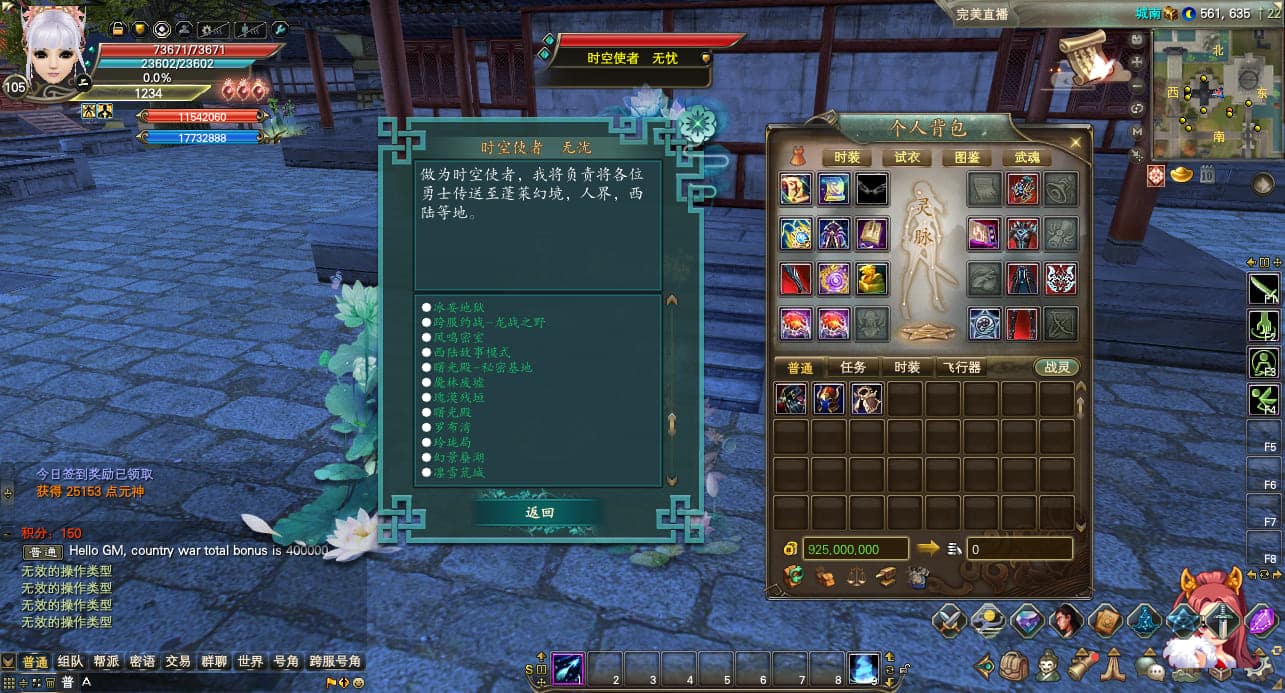This screenshot has width=1285, height=693.
Task: Select the first item in the bag grid
Action: click(x=791, y=399)
